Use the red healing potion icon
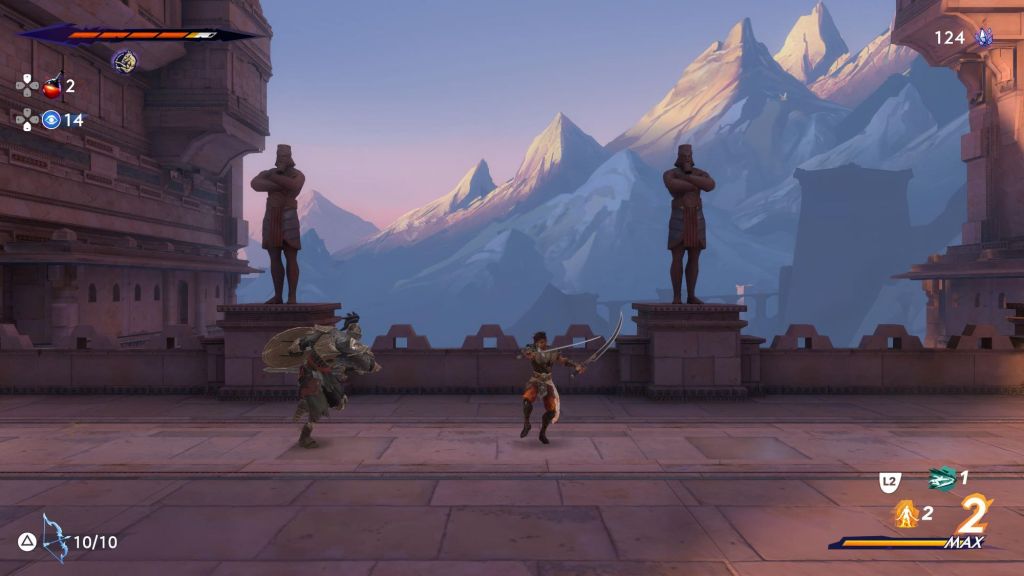Viewport: 1024px width, 576px height. point(52,86)
